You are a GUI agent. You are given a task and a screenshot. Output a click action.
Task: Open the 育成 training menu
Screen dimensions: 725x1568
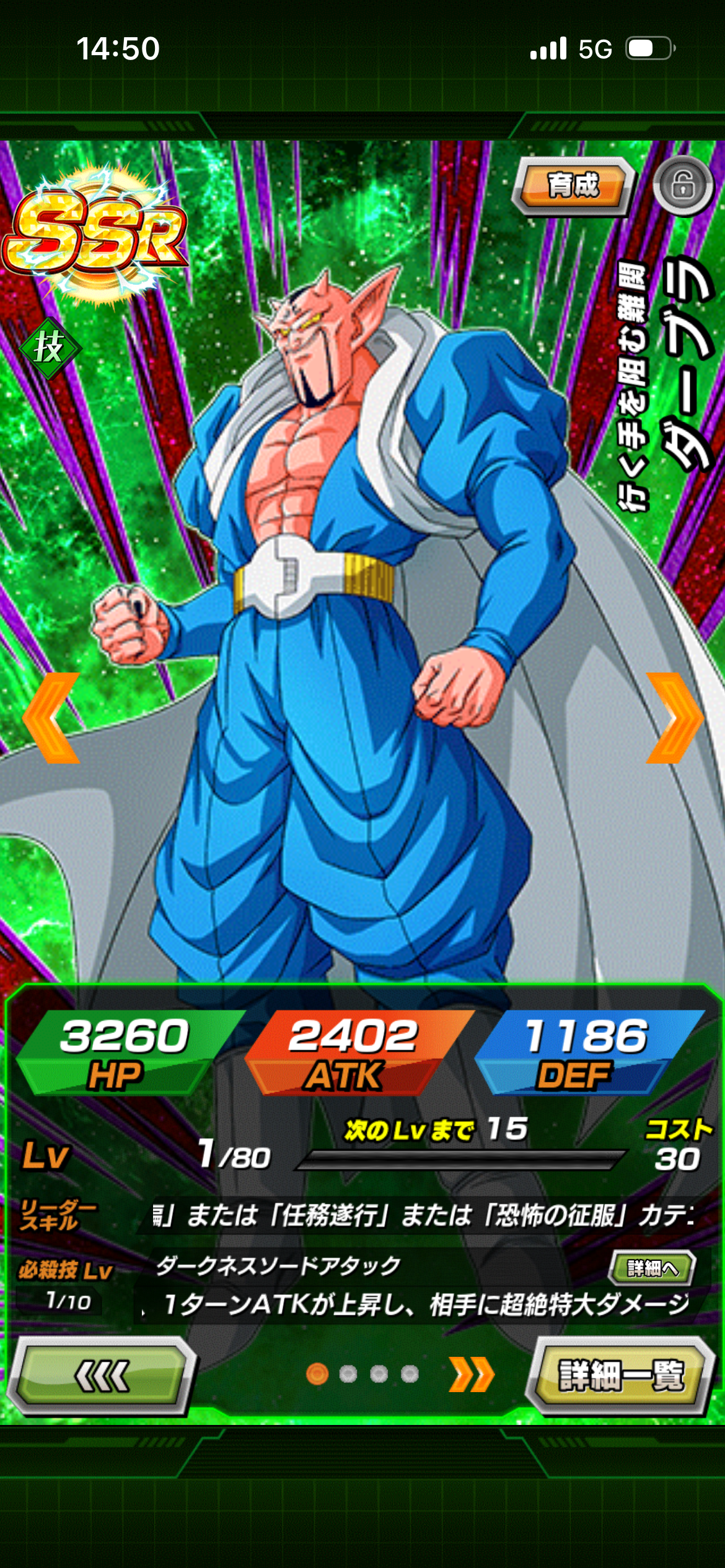(573, 185)
